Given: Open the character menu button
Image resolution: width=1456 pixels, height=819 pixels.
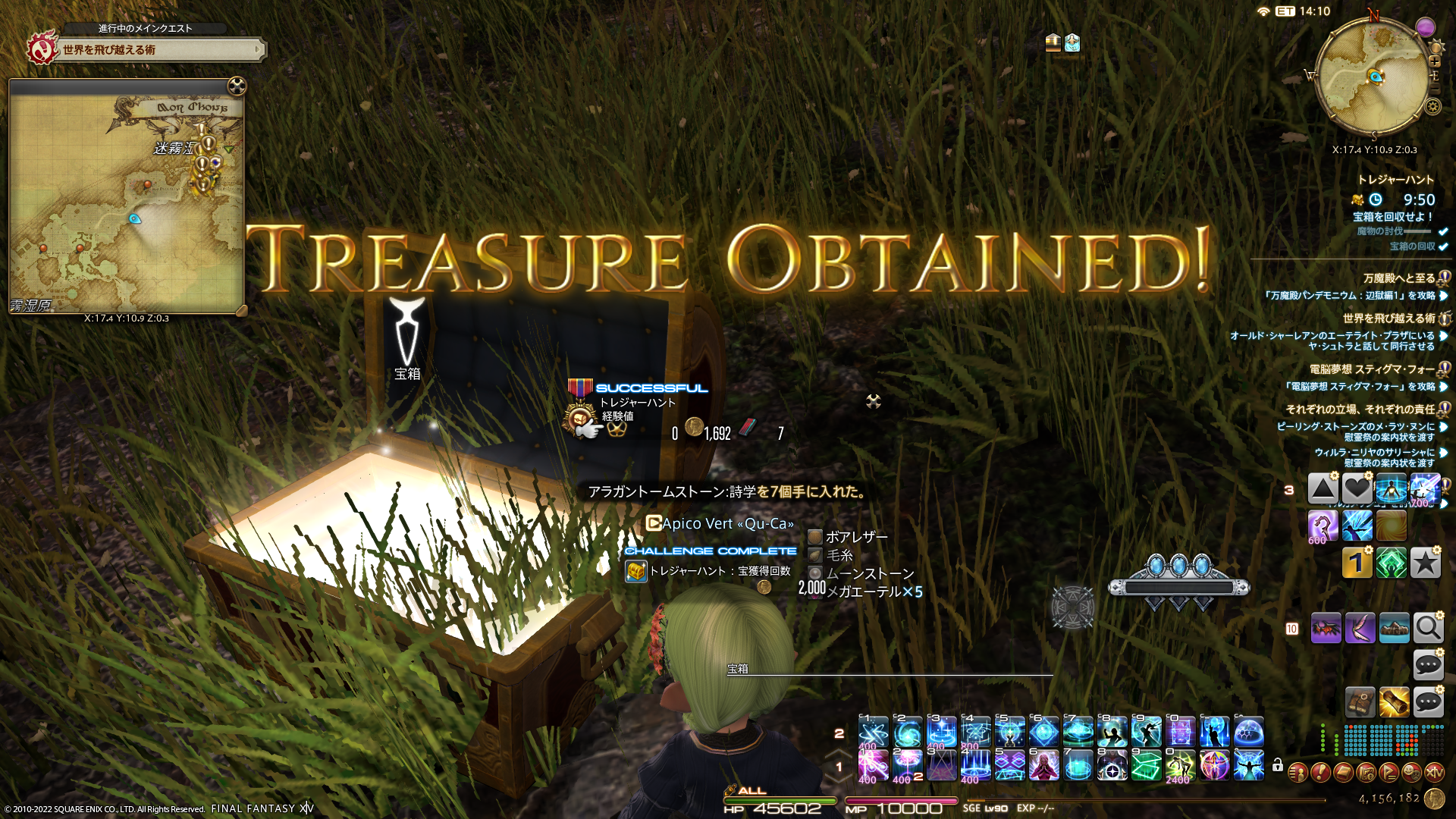Looking at the screenshot, I should pyautogui.click(x=1298, y=773).
